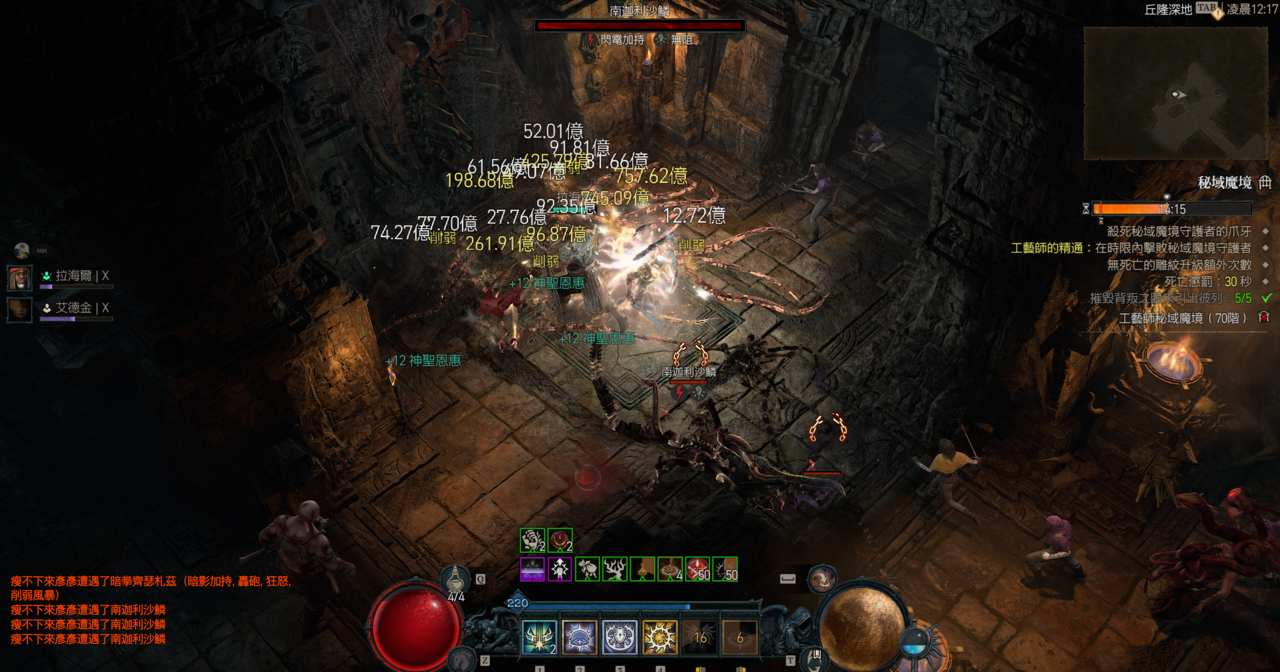Select skill slot on cooldown showing 16

click(x=700, y=638)
